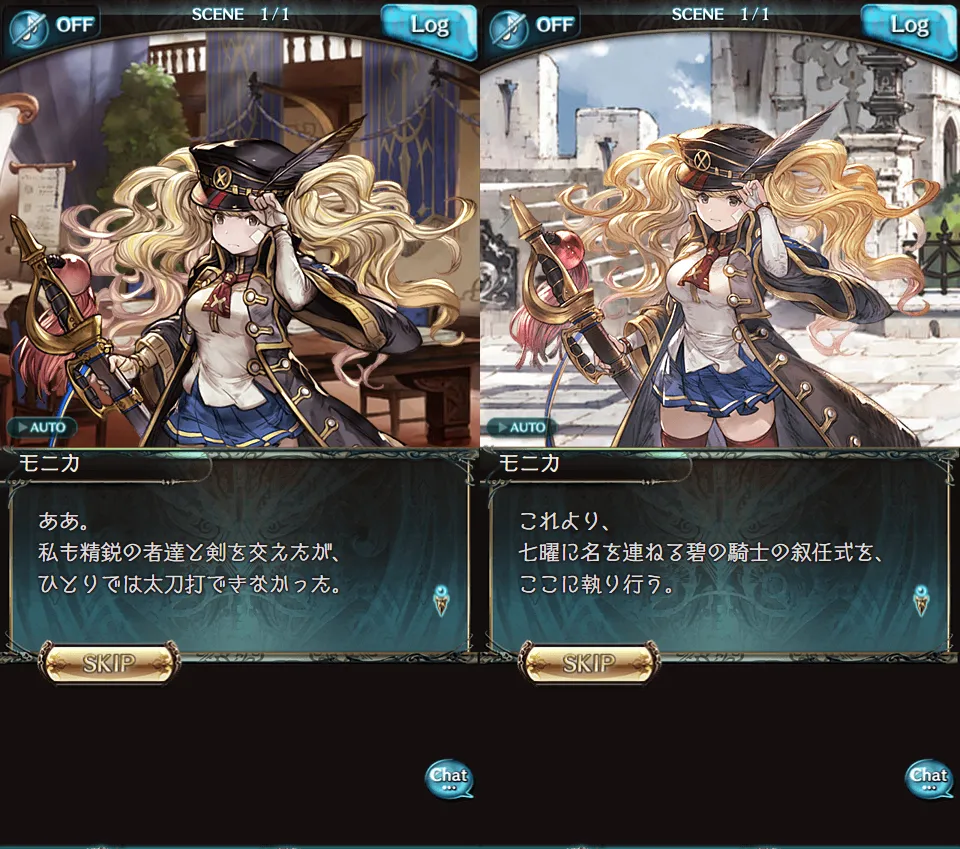The image size is (960, 849).
Task: Enable AUTO in the indoor hall scene
Action: click(x=42, y=427)
